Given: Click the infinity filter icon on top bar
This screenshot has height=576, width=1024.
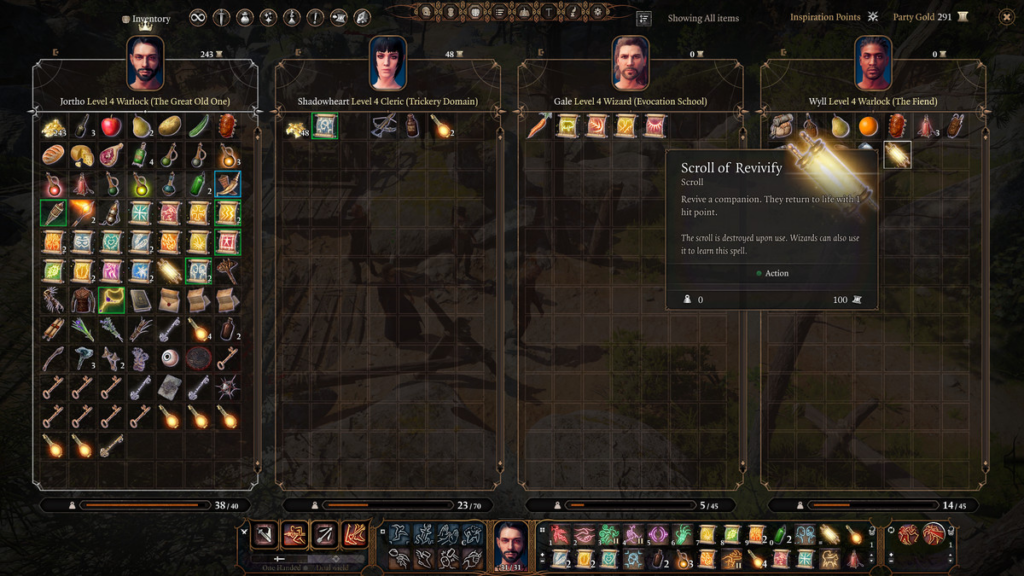Looking at the screenshot, I should coord(197,18).
